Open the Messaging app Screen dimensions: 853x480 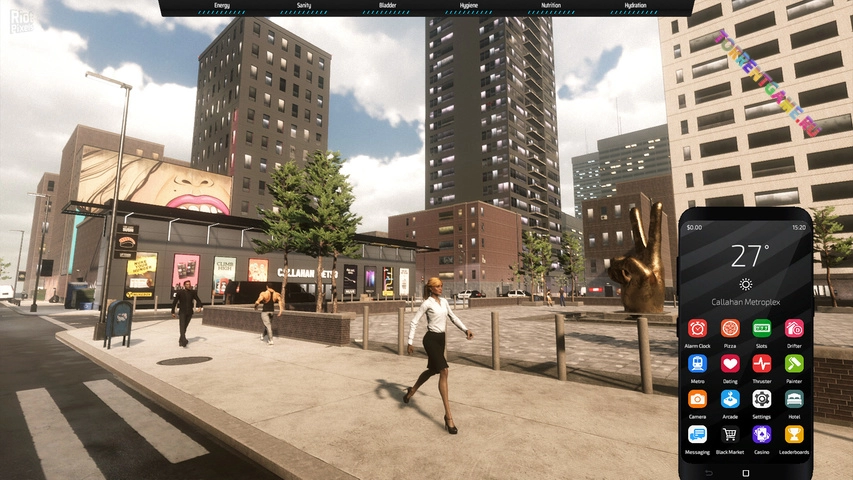pyautogui.click(x=697, y=434)
